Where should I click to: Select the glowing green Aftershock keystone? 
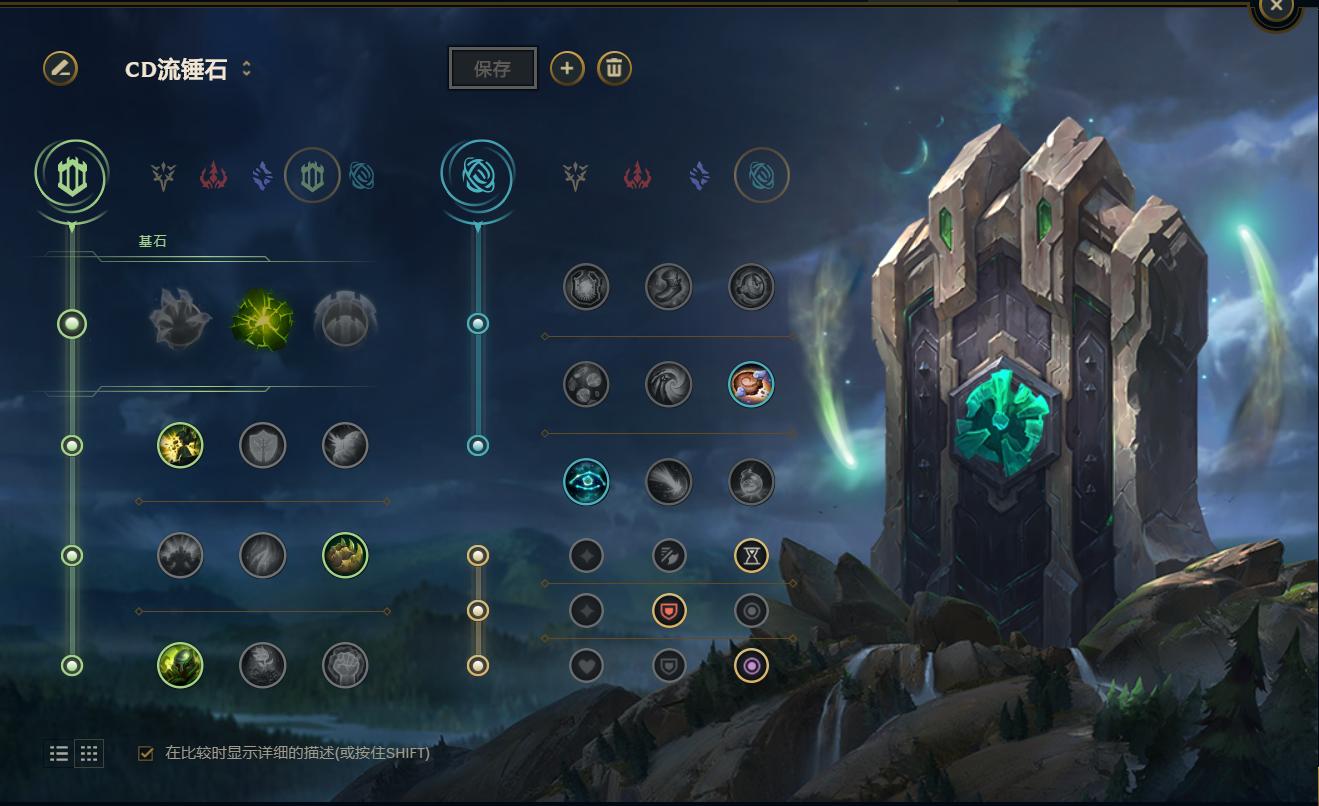coord(262,322)
